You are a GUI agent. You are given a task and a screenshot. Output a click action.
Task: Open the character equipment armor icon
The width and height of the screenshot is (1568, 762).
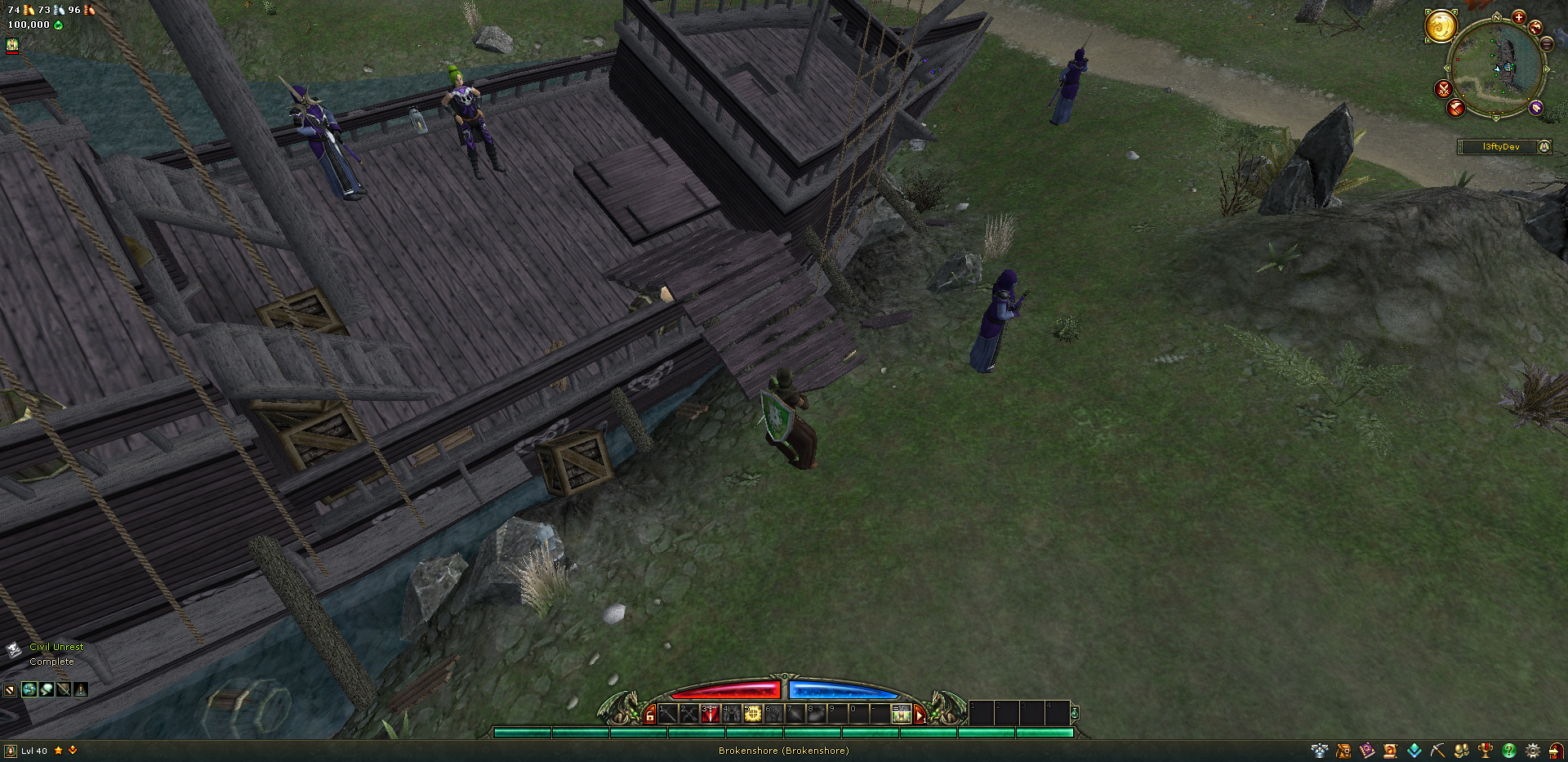[x=1318, y=750]
